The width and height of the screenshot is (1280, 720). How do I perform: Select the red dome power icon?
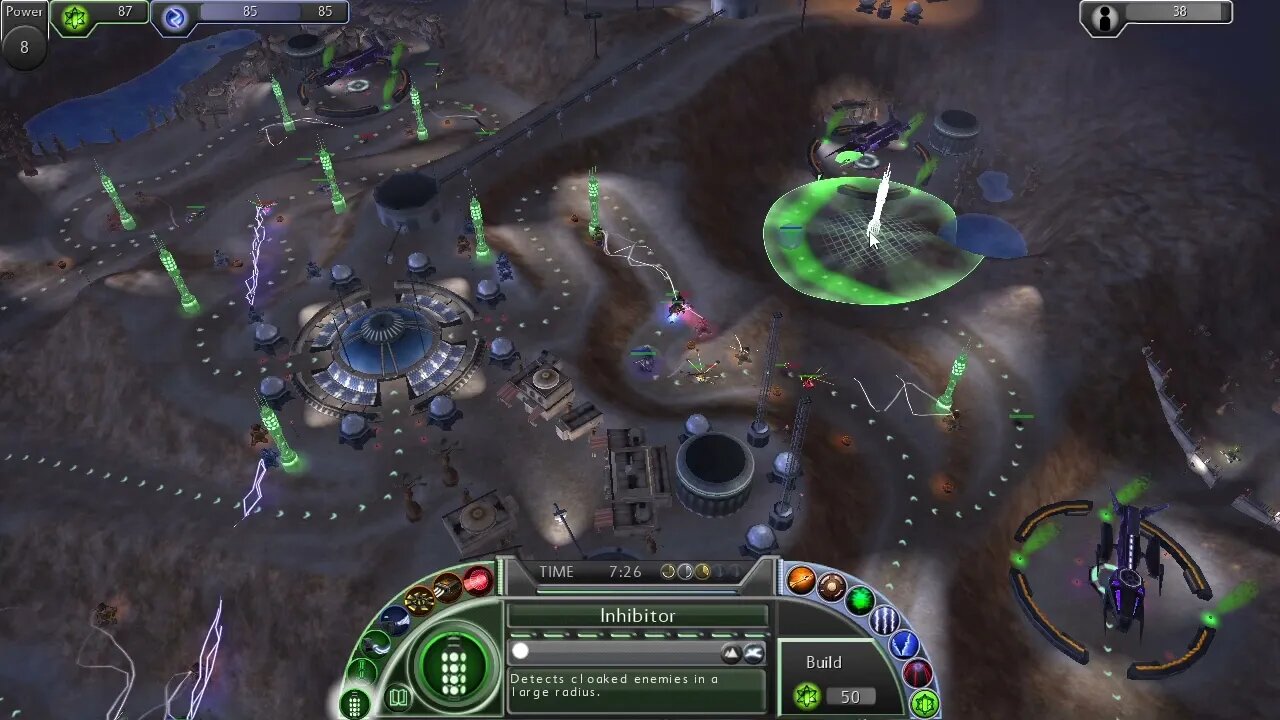pos(918,674)
